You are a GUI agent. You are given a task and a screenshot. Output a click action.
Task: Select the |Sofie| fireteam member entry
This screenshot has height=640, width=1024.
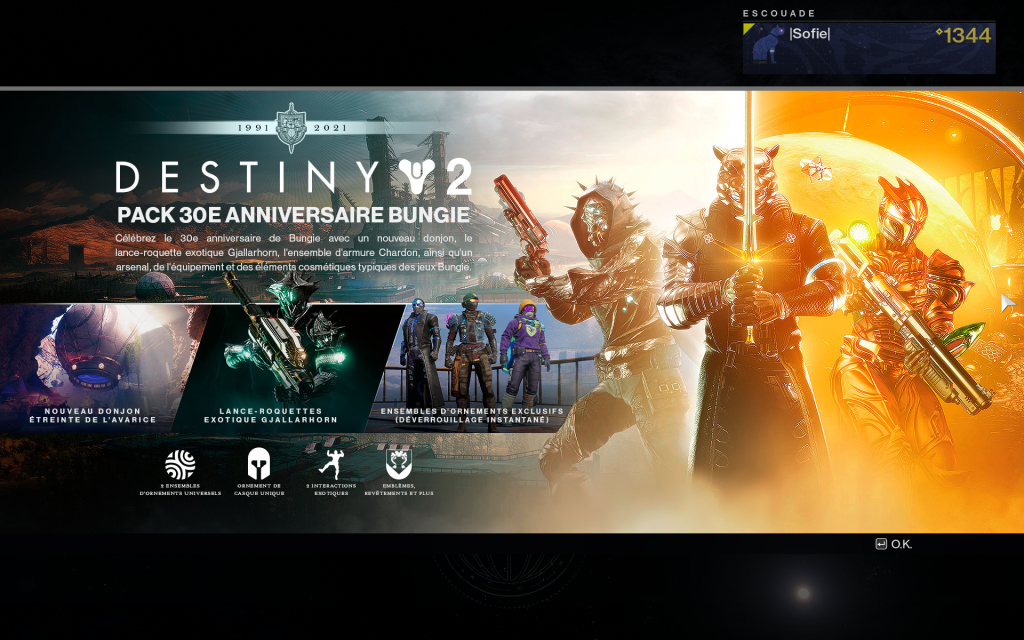(x=868, y=47)
